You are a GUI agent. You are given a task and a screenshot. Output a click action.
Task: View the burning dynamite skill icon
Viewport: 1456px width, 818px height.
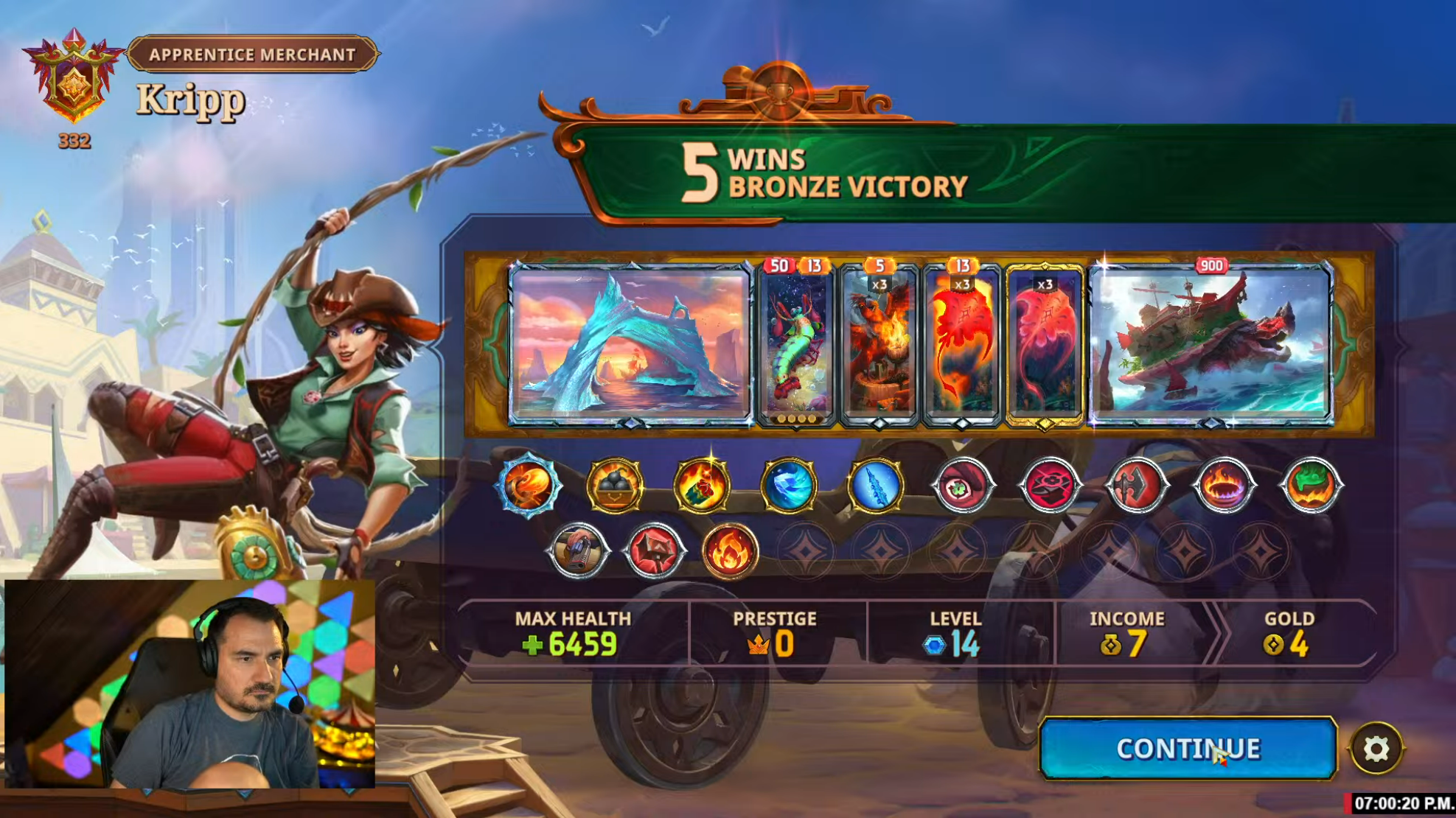[701, 486]
